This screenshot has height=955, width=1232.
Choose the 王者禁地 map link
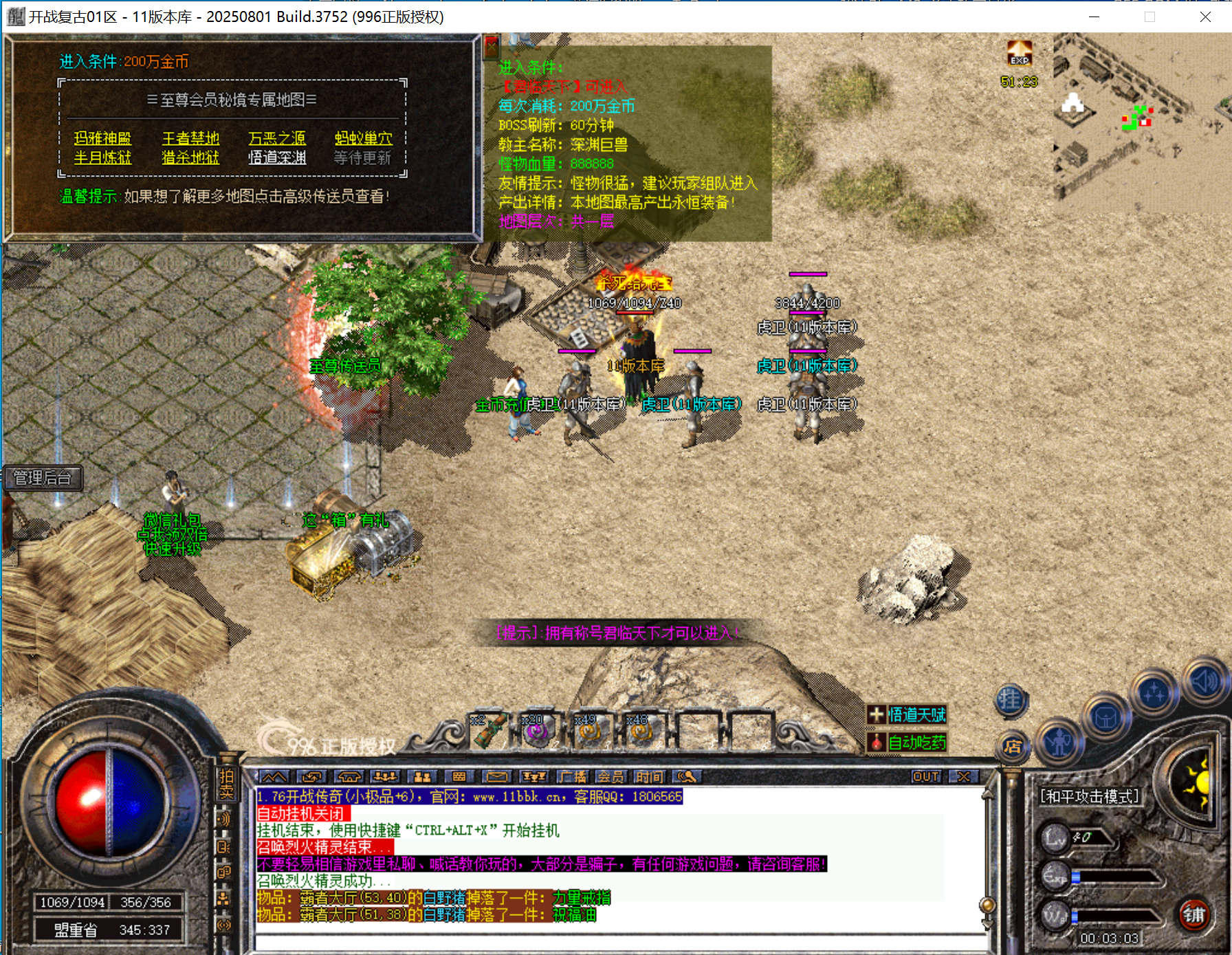click(x=190, y=138)
